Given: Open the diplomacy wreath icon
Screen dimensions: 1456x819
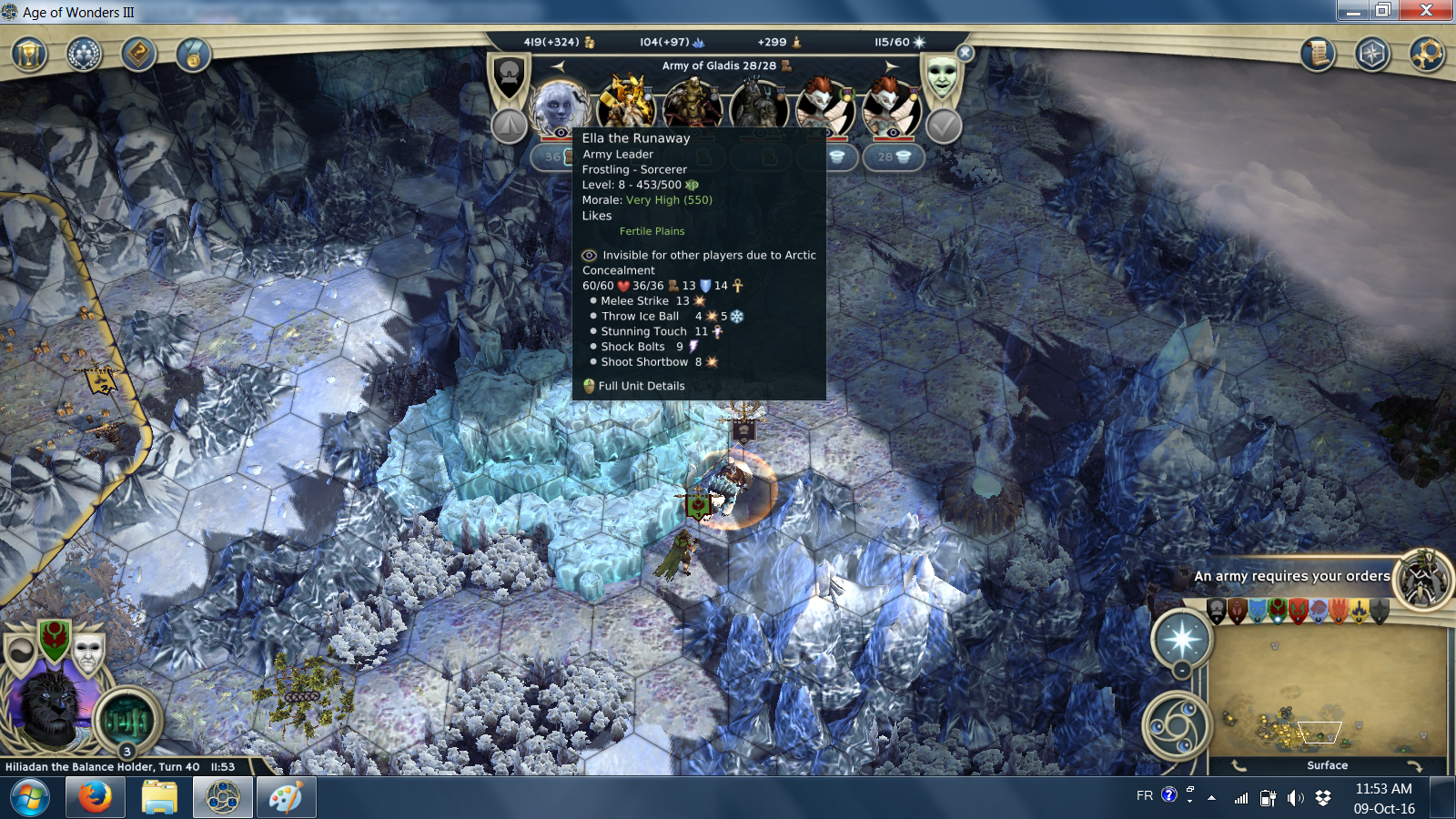Looking at the screenshot, I should [x=84, y=55].
